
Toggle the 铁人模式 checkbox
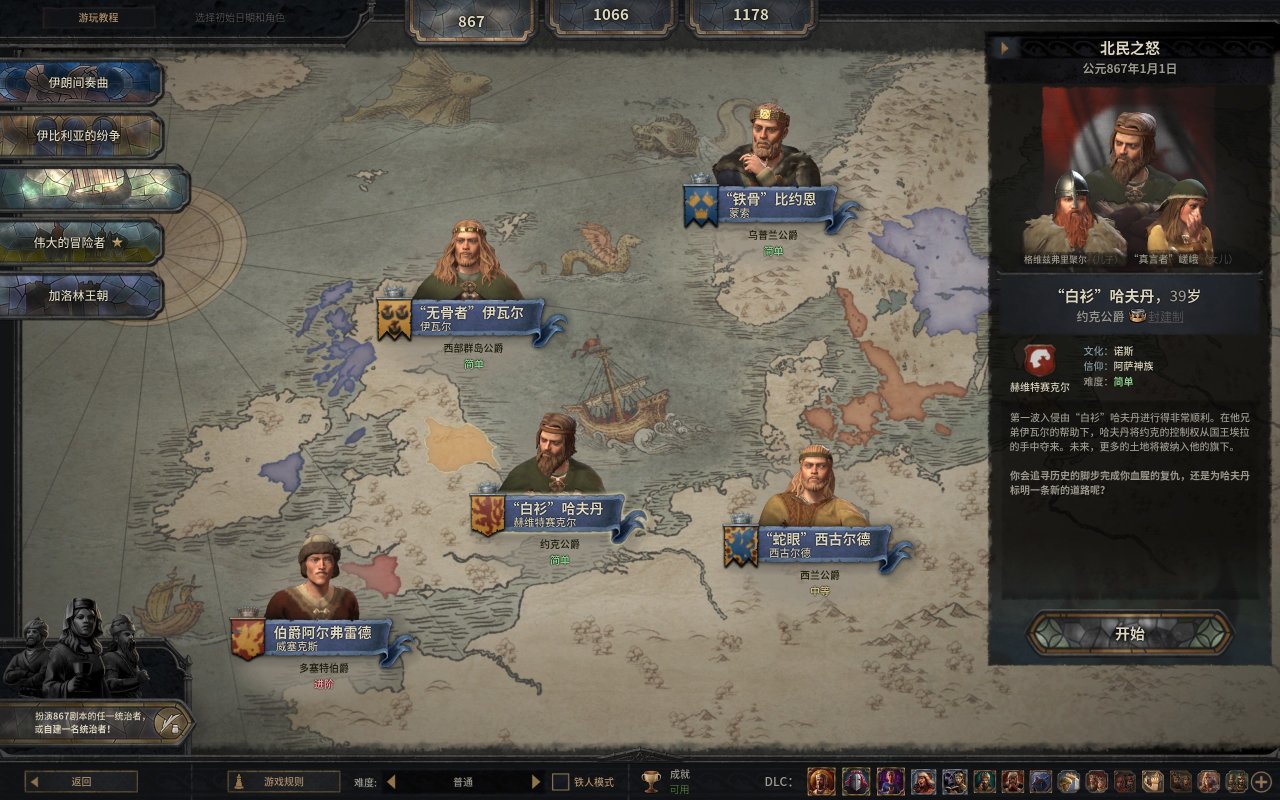[x=561, y=782]
